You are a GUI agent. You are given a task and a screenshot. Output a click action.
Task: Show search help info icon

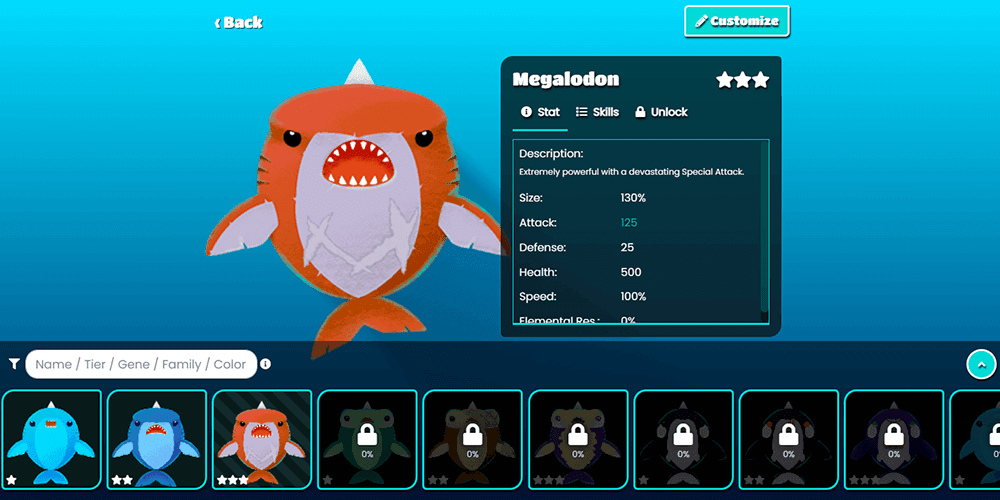pos(266,364)
